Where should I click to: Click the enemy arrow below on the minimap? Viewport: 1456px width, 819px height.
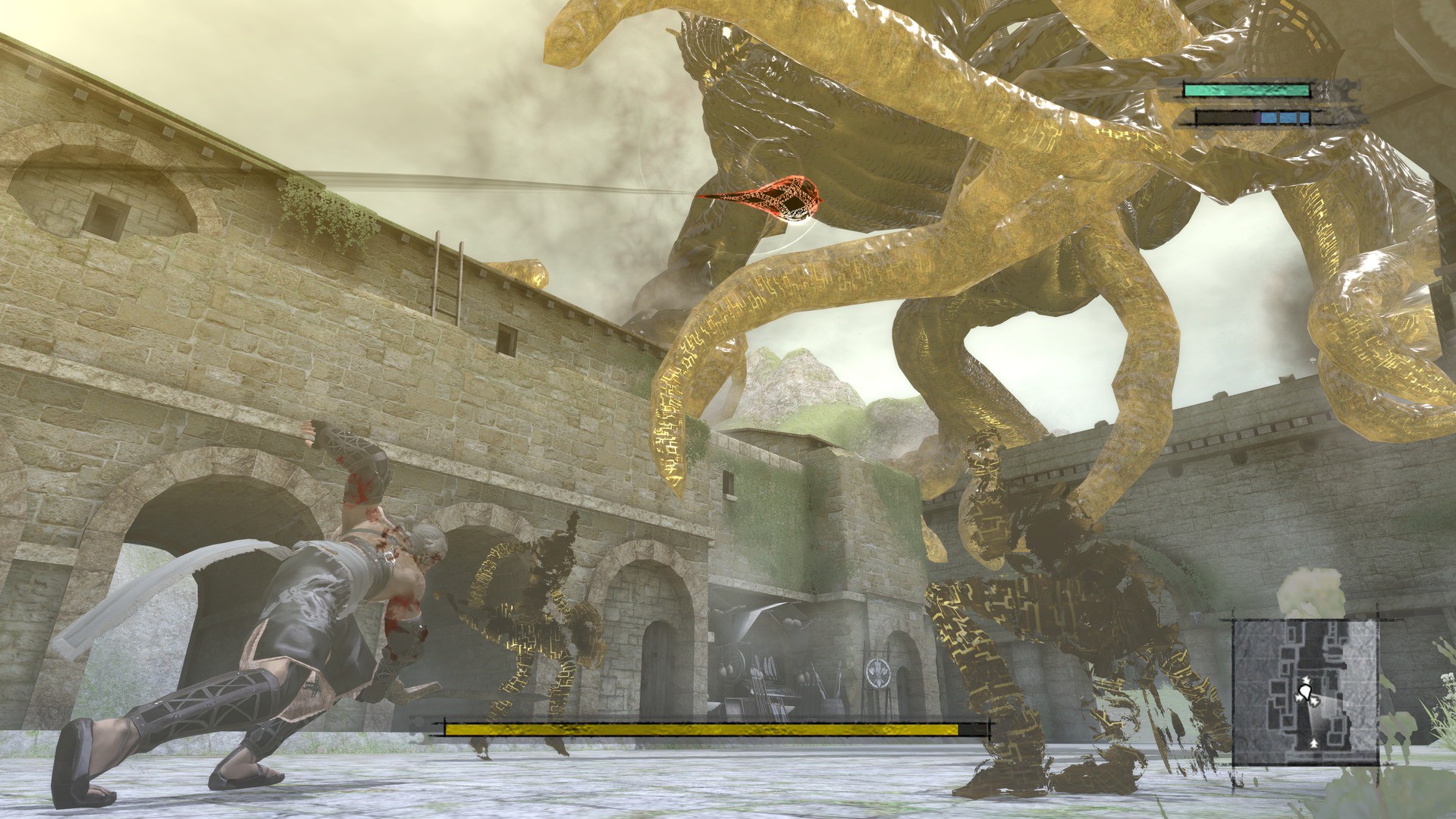pos(1314,745)
